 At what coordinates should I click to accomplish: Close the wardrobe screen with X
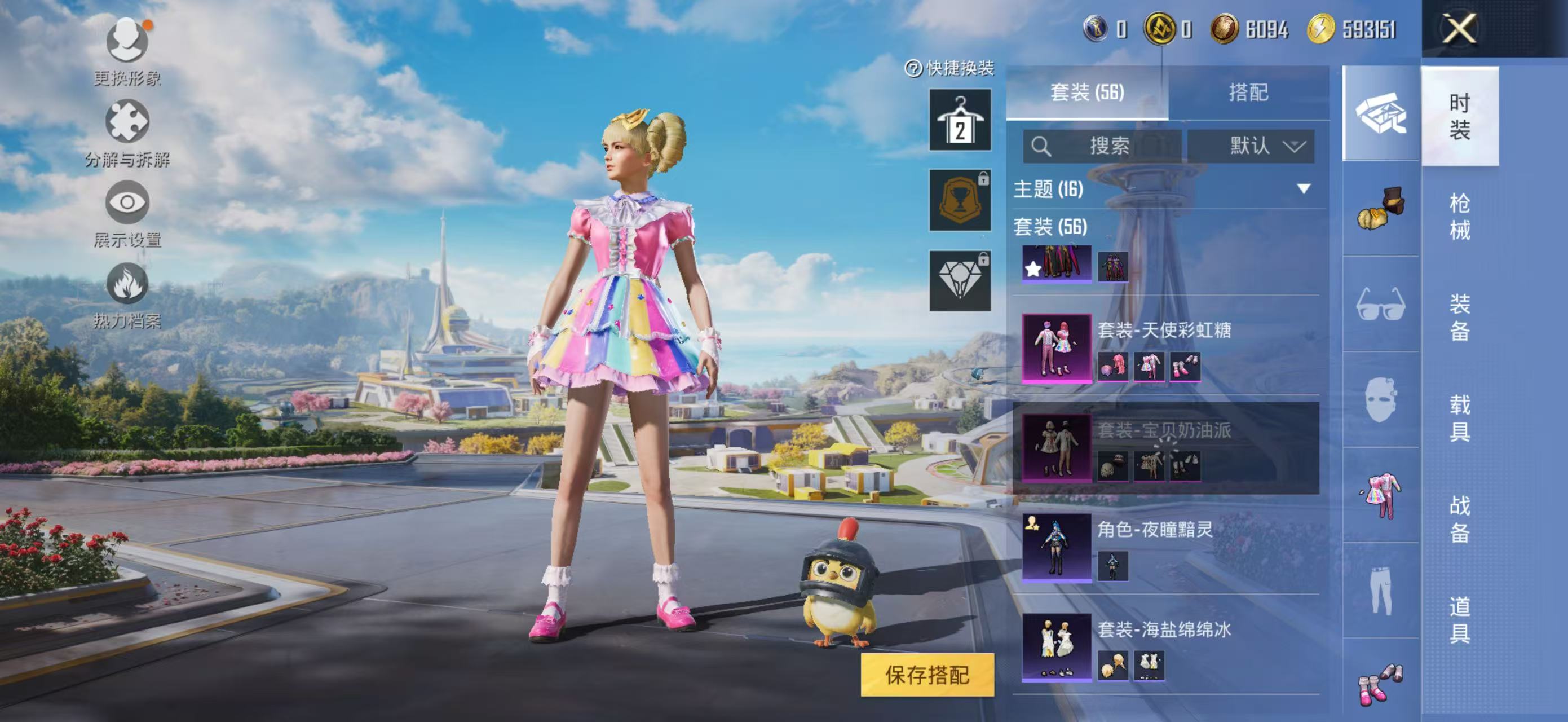click(1460, 29)
